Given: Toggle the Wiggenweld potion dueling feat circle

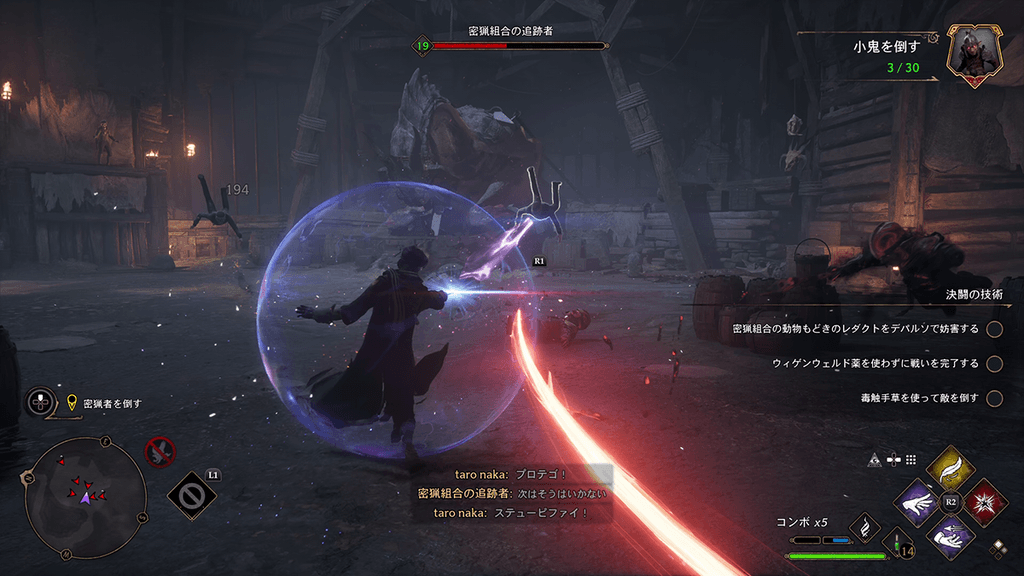Looking at the screenshot, I should click(x=994, y=363).
